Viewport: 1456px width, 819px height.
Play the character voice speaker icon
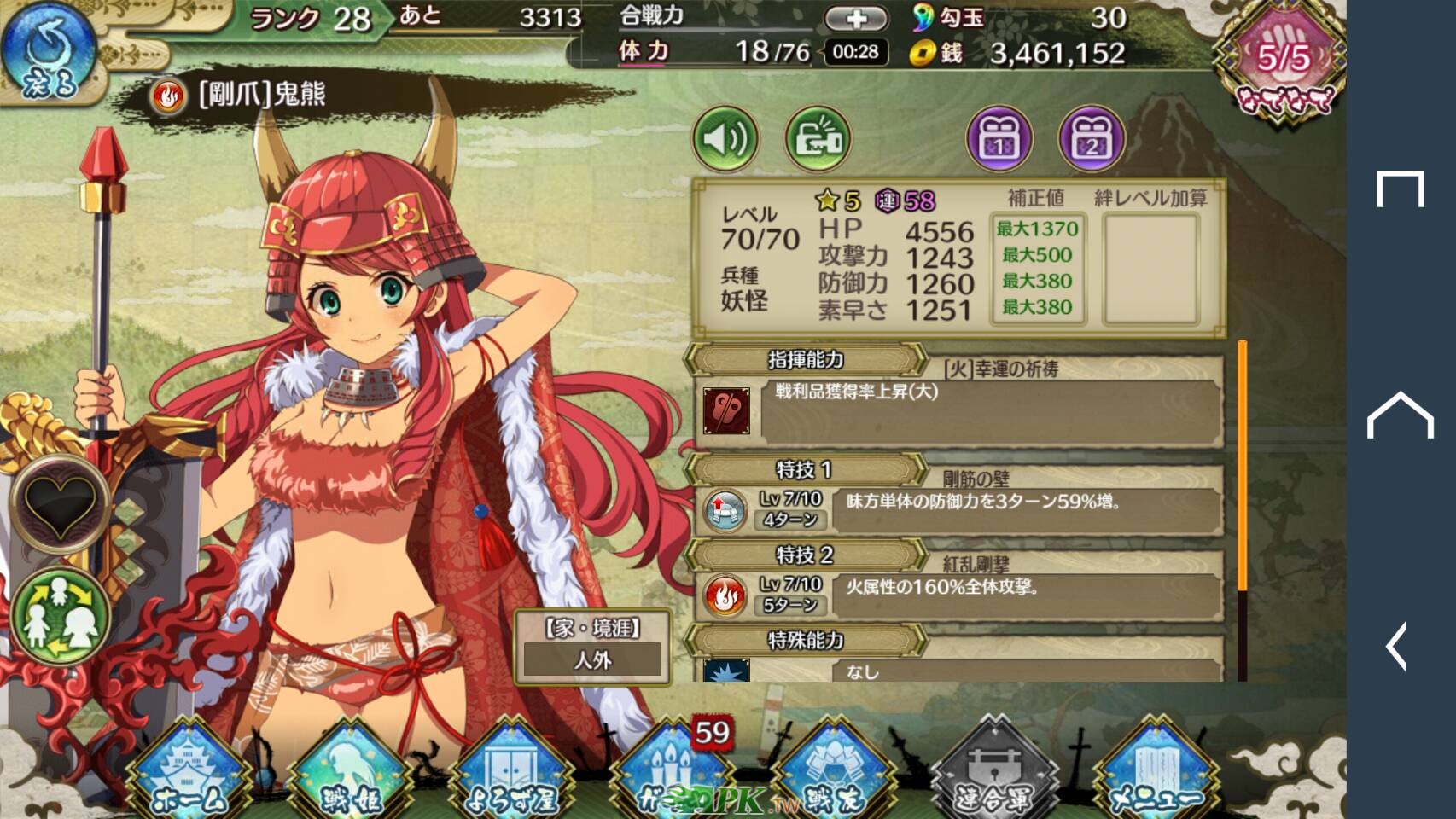(x=725, y=138)
